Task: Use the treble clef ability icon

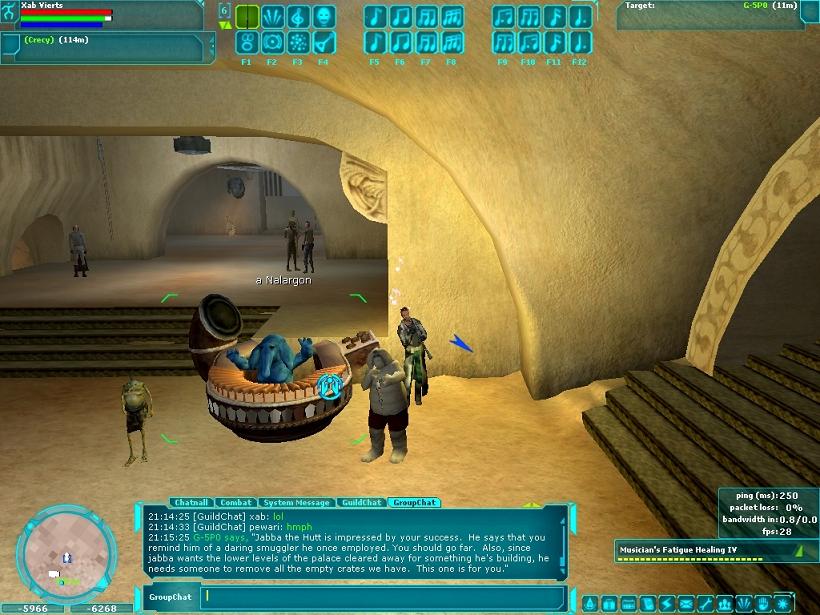Action: click(x=298, y=17)
